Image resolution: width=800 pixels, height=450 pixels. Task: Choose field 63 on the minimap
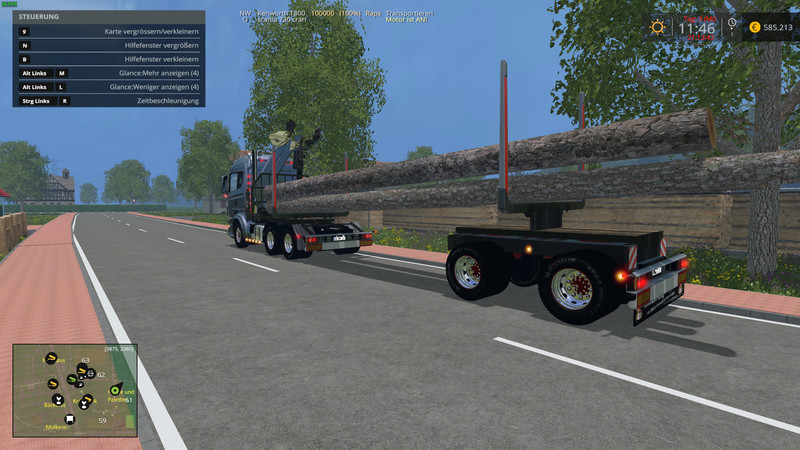tap(86, 360)
